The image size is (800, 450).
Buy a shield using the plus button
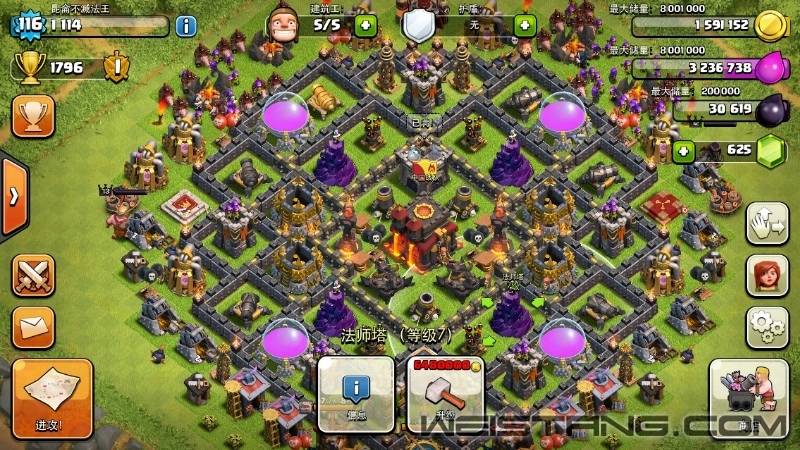[x=524, y=25]
